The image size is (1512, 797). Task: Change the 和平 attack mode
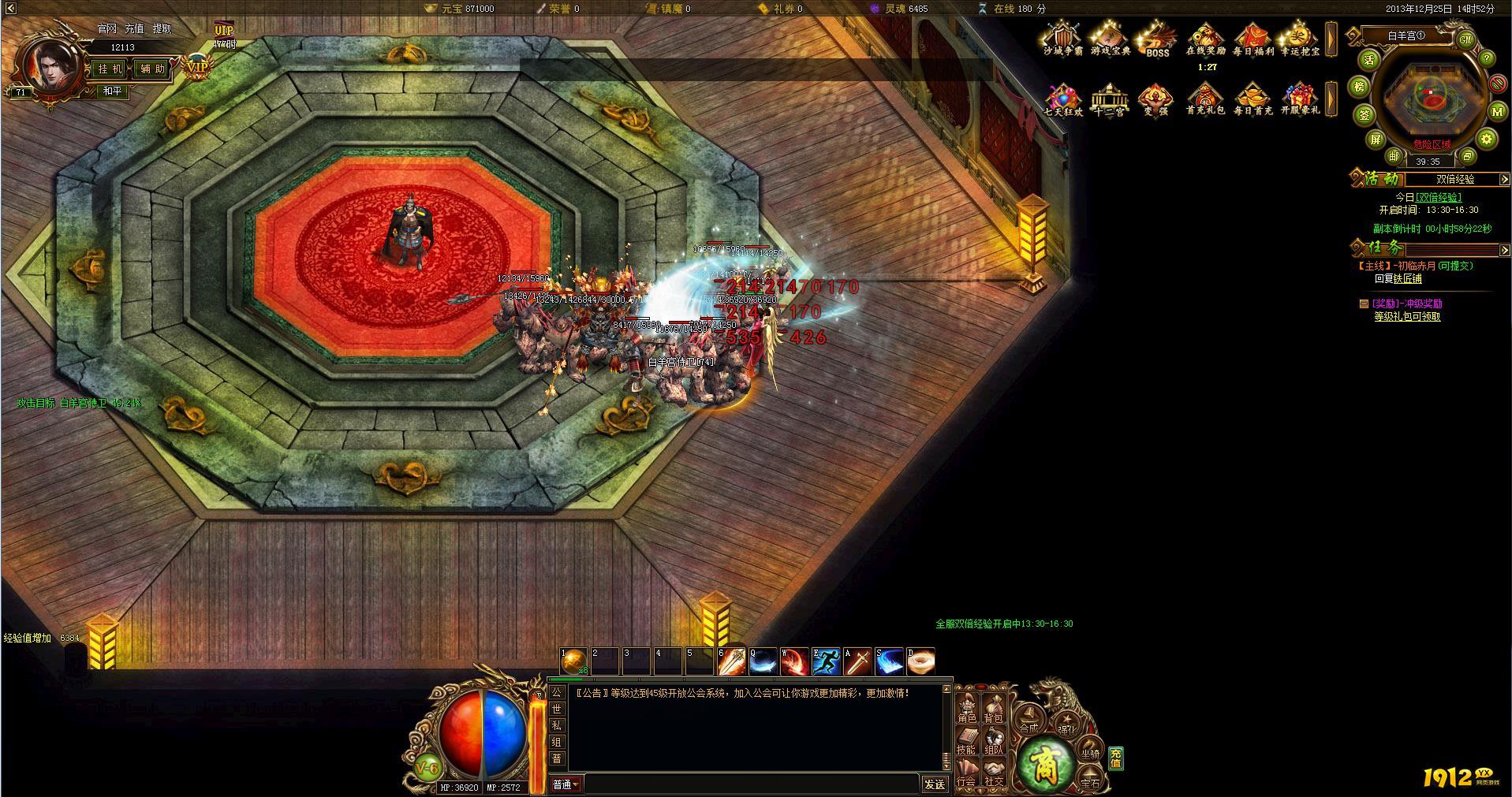113,91
